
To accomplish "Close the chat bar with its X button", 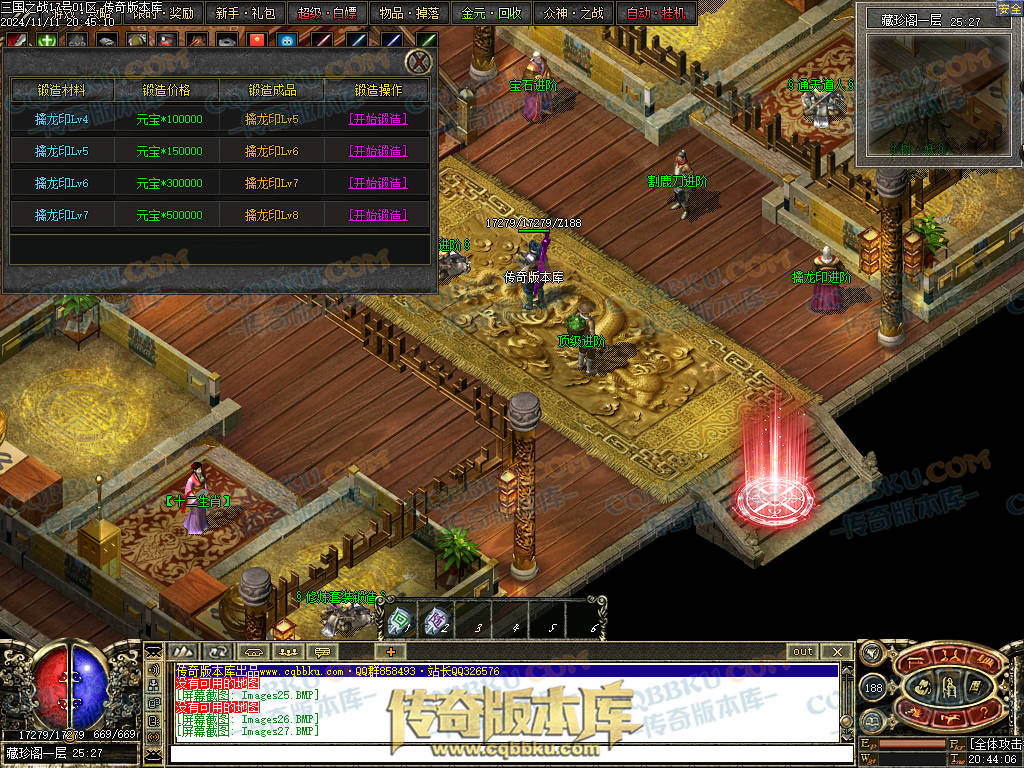I will 837,652.
